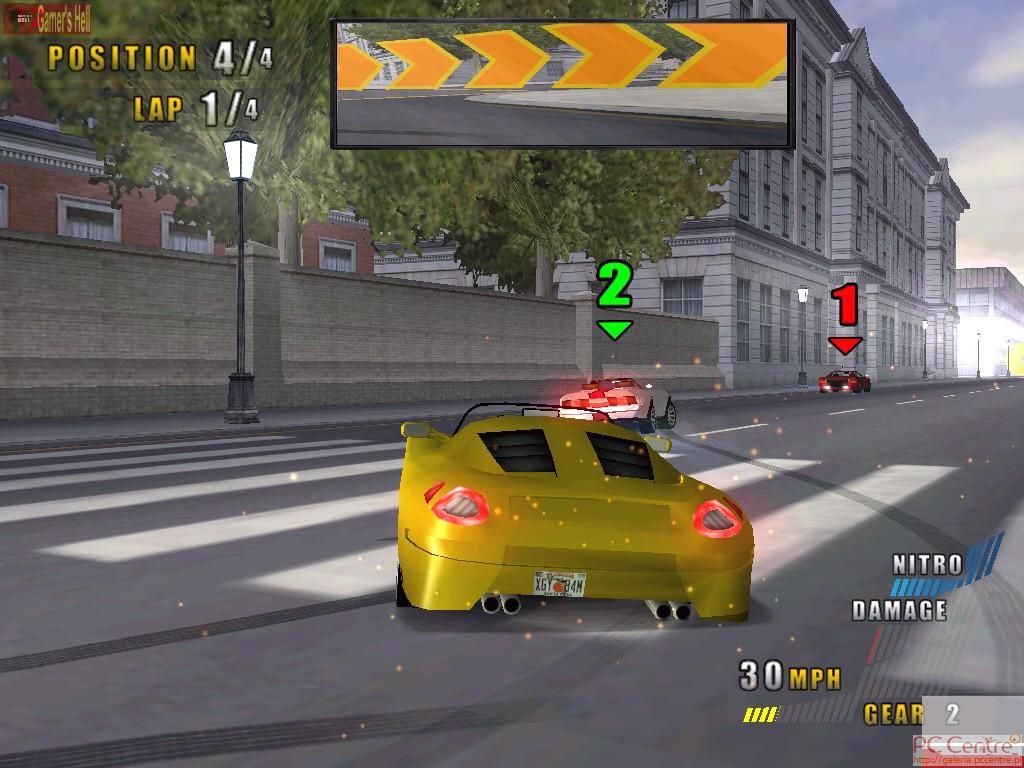
Task: Click the Gamer's Hell watermark logo
Action: [x=48, y=17]
